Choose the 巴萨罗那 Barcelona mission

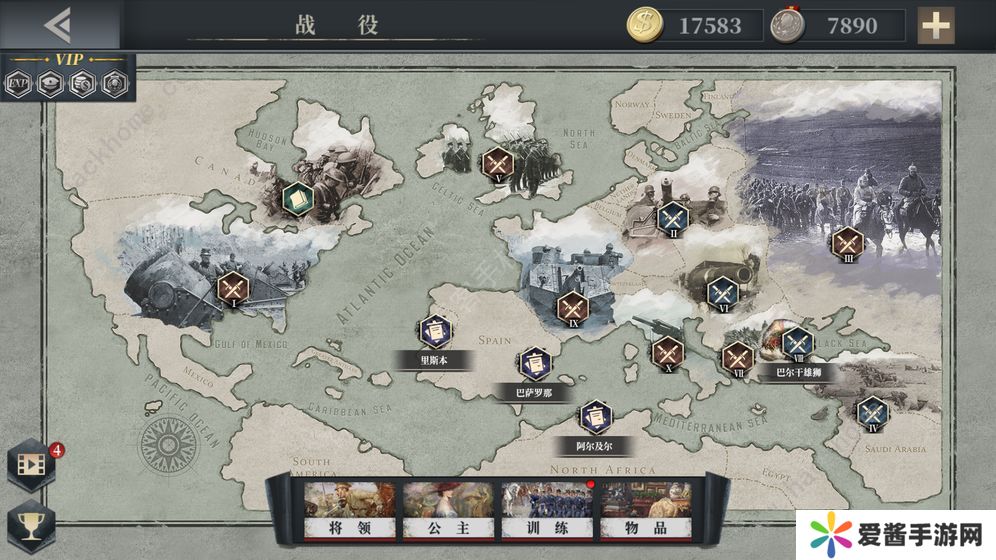tap(534, 363)
